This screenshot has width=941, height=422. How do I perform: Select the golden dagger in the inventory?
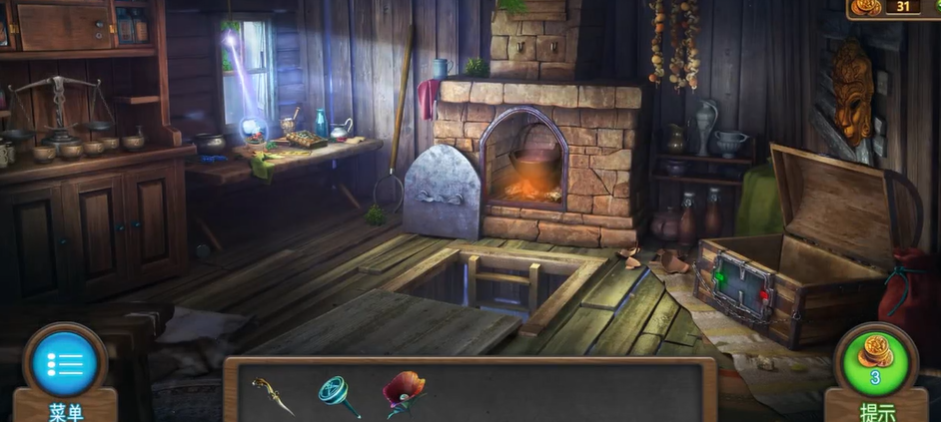tap(273, 394)
